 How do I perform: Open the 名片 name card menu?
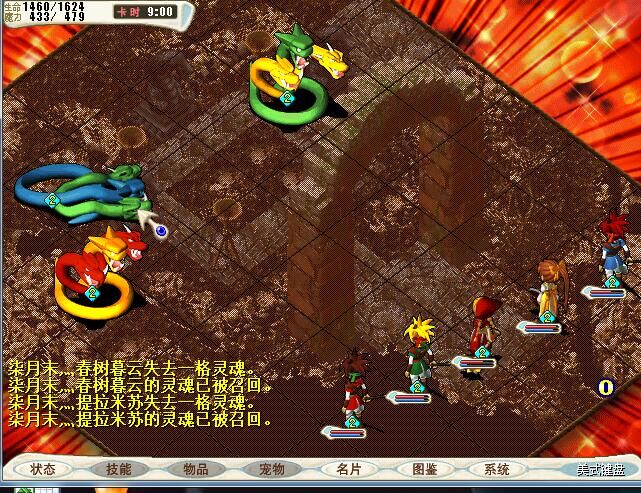pyautogui.click(x=348, y=468)
